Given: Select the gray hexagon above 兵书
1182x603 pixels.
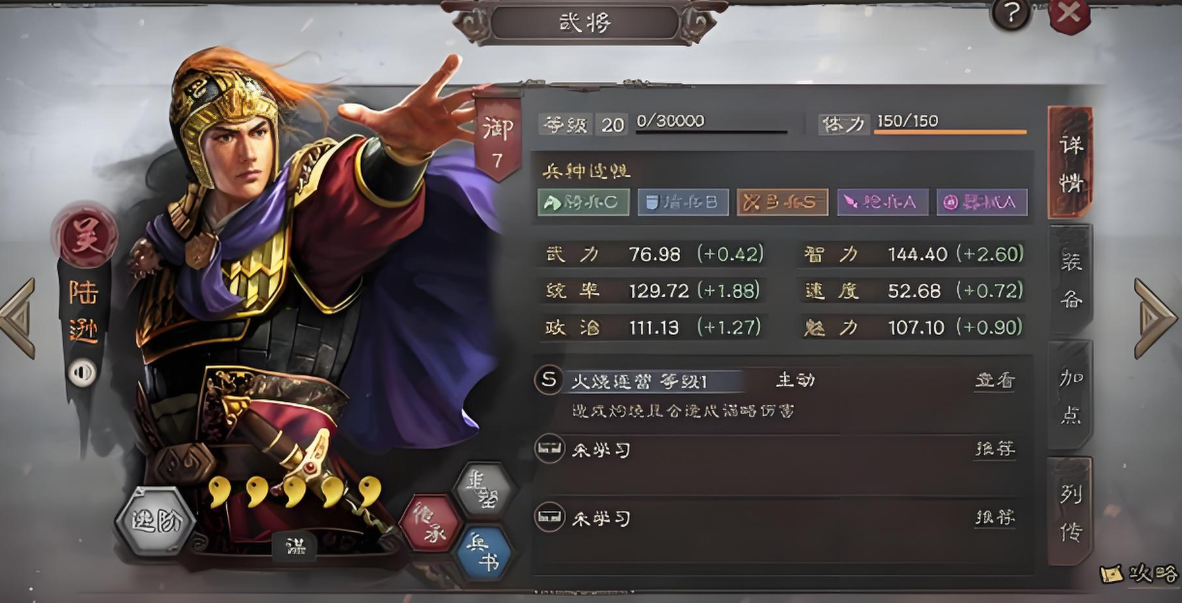Looking at the screenshot, I should coord(483,489).
